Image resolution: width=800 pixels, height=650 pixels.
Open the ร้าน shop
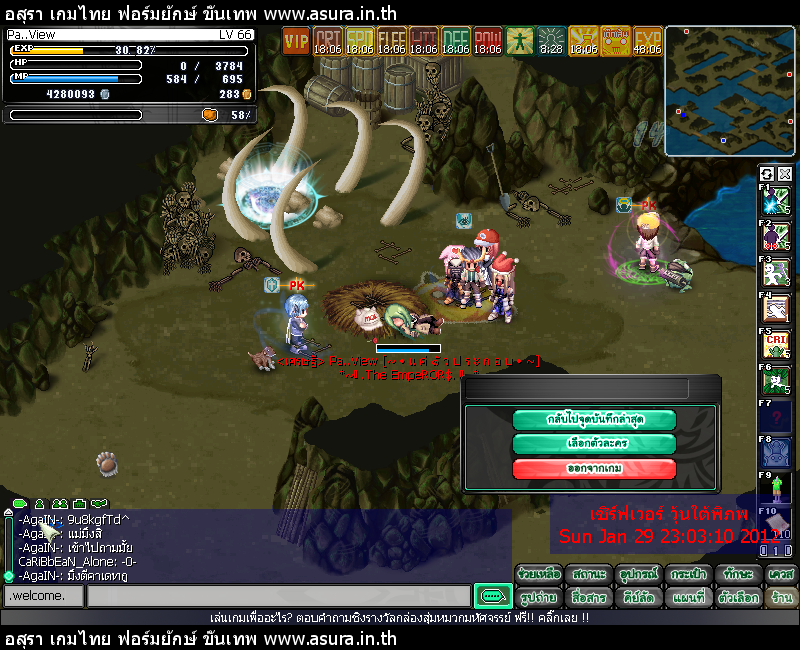[x=781, y=597]
